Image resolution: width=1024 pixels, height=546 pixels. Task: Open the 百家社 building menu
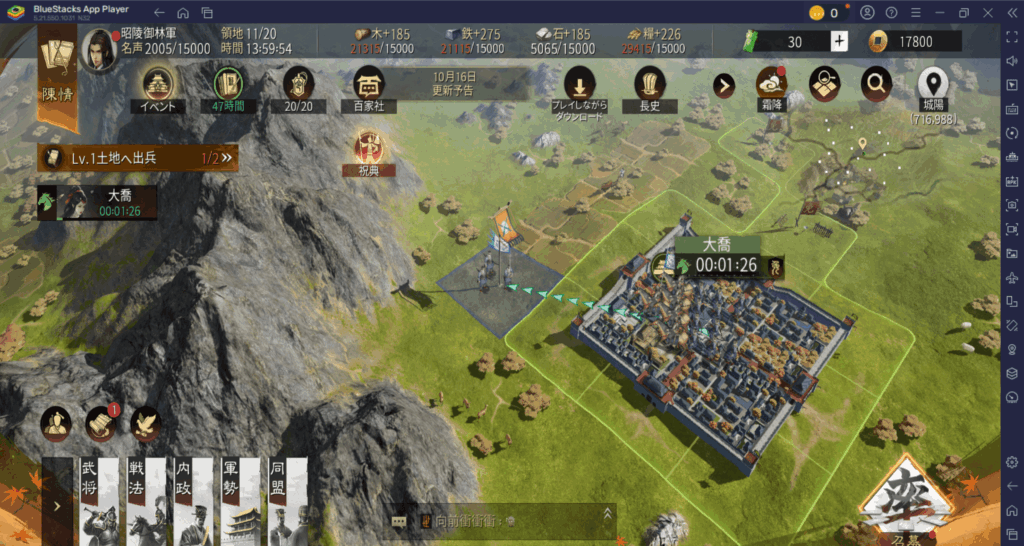369,86
